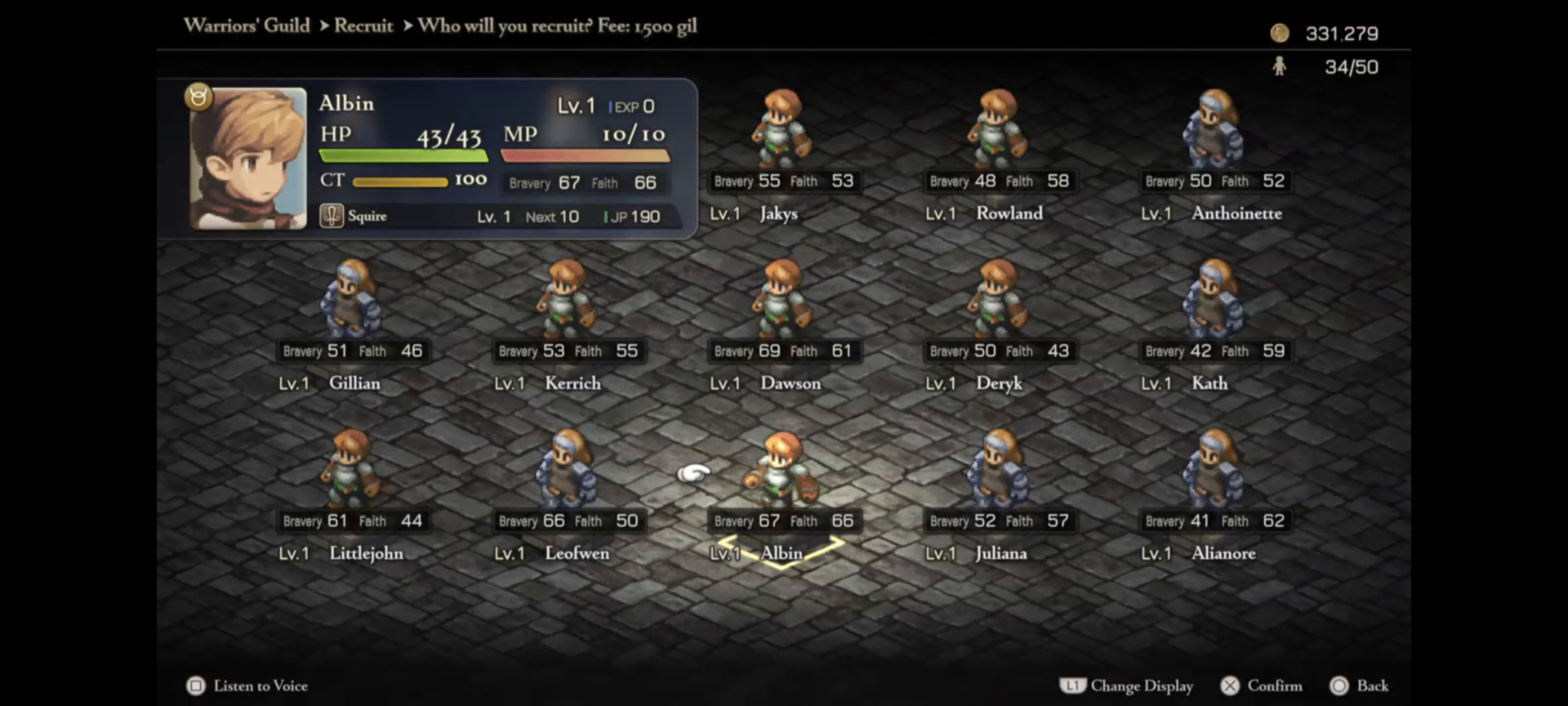Select the Squire job class icon

coord(332,216)
